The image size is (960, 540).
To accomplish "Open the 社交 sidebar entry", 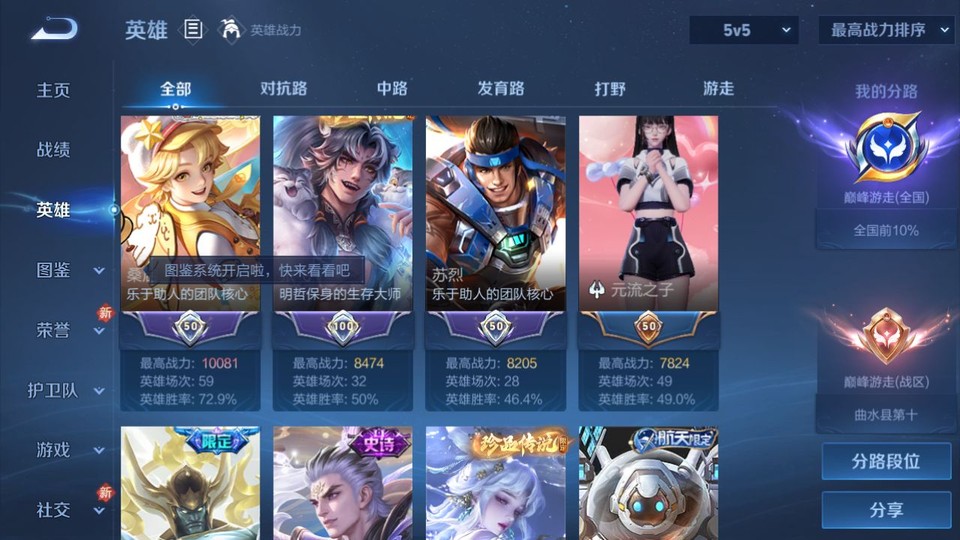I will (68, 510).
